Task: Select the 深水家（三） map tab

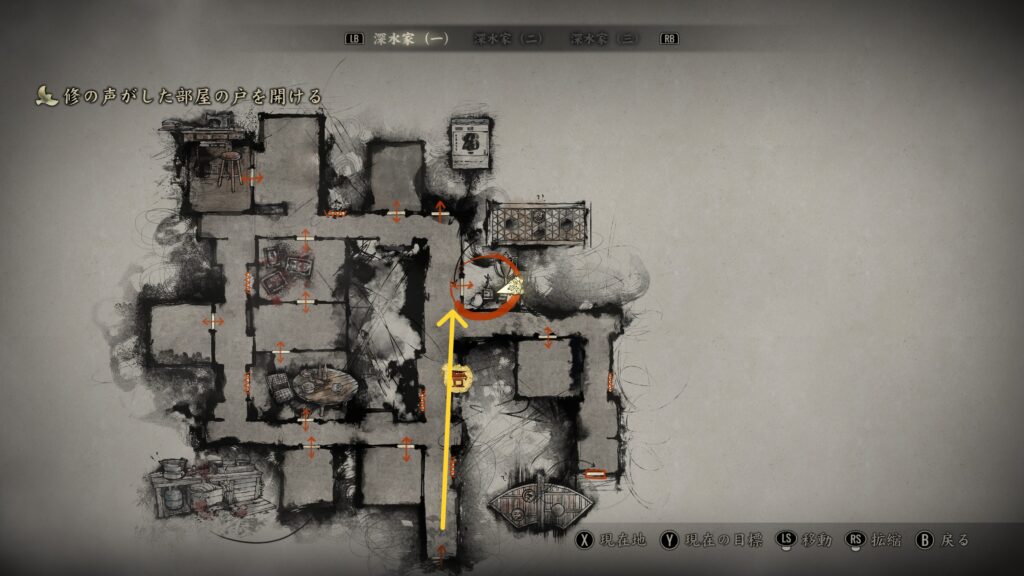Action: coord(604,39)
